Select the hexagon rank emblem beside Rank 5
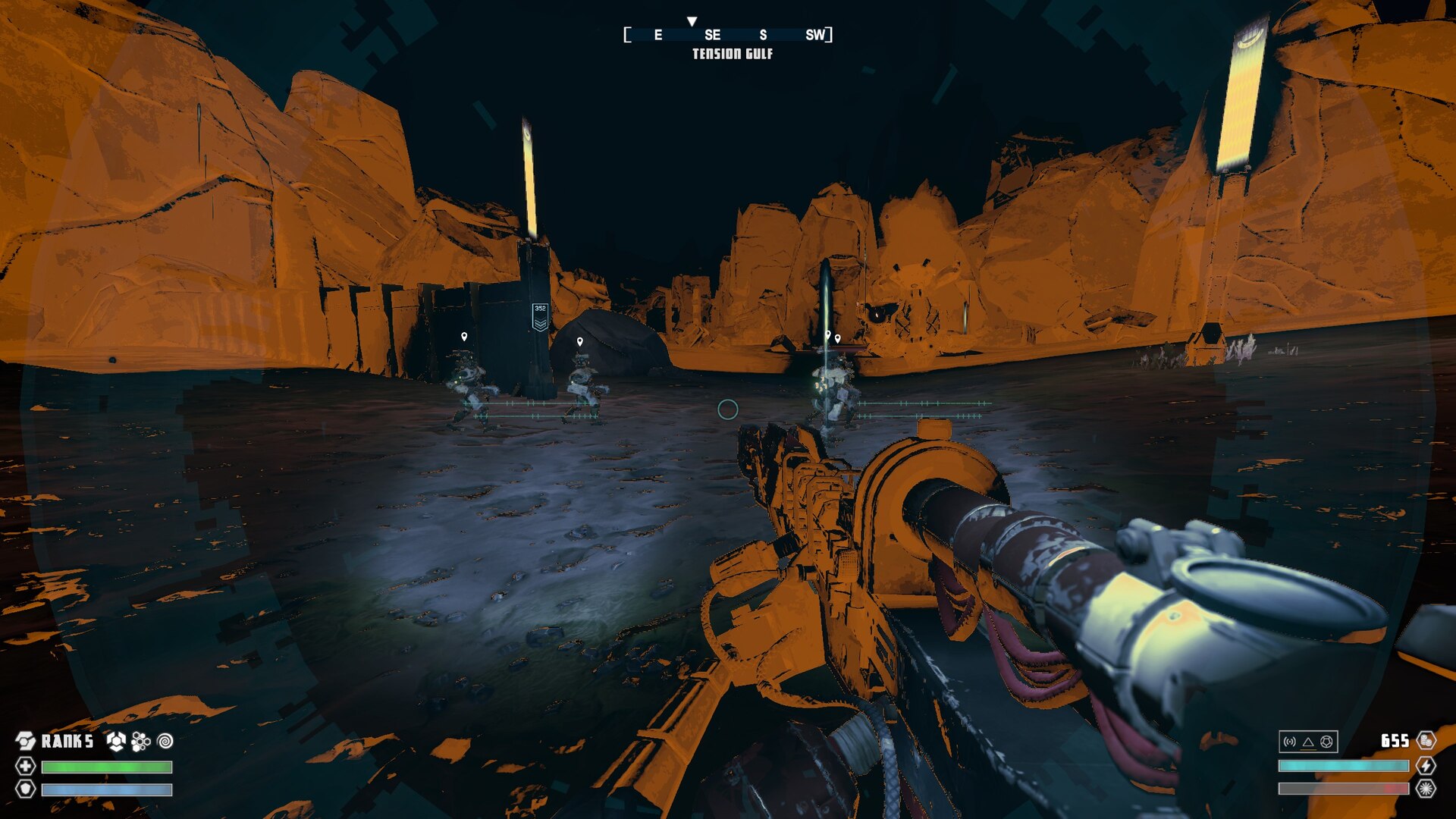Image resolution: width=1456 pixels, height=819 pixels. [x=26, y=741]
